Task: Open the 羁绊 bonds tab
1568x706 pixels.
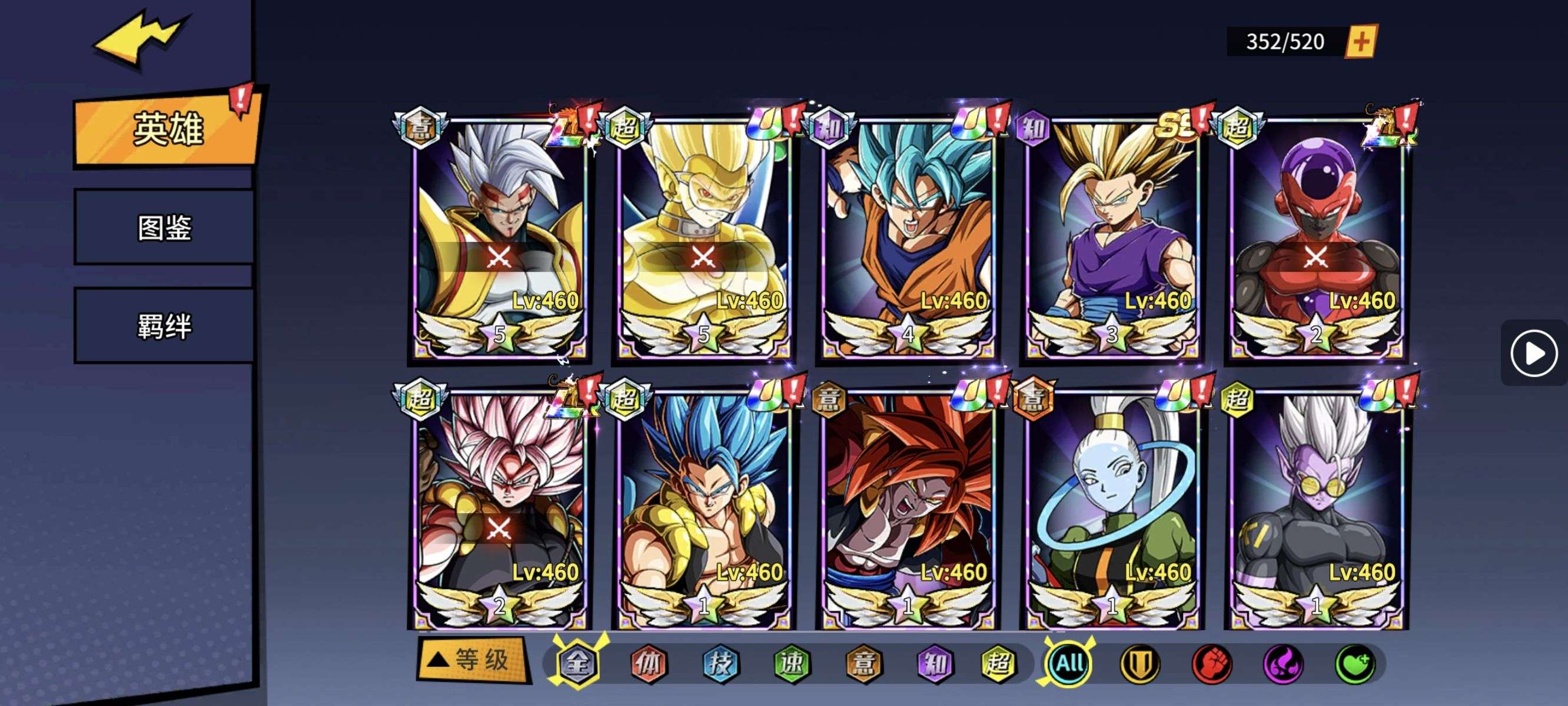Action: pyautogui.click(x=164, y=326)
